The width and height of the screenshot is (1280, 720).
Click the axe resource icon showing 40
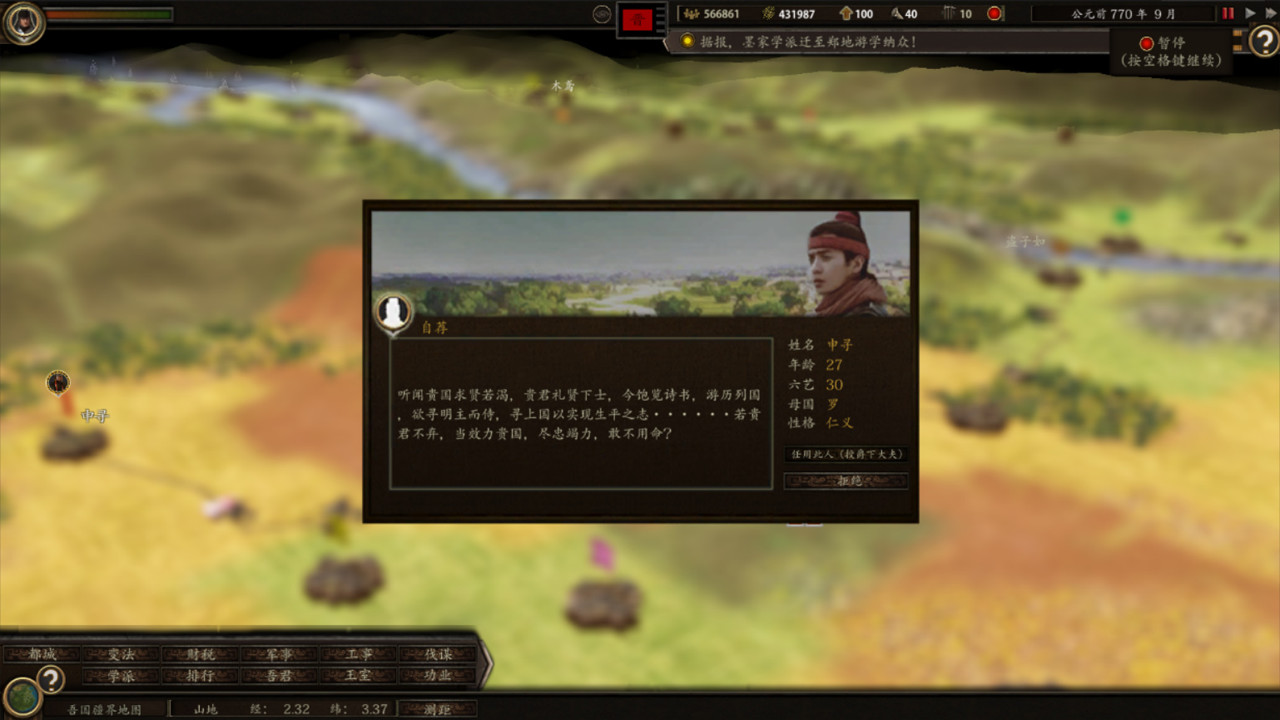tap(894, 13)
